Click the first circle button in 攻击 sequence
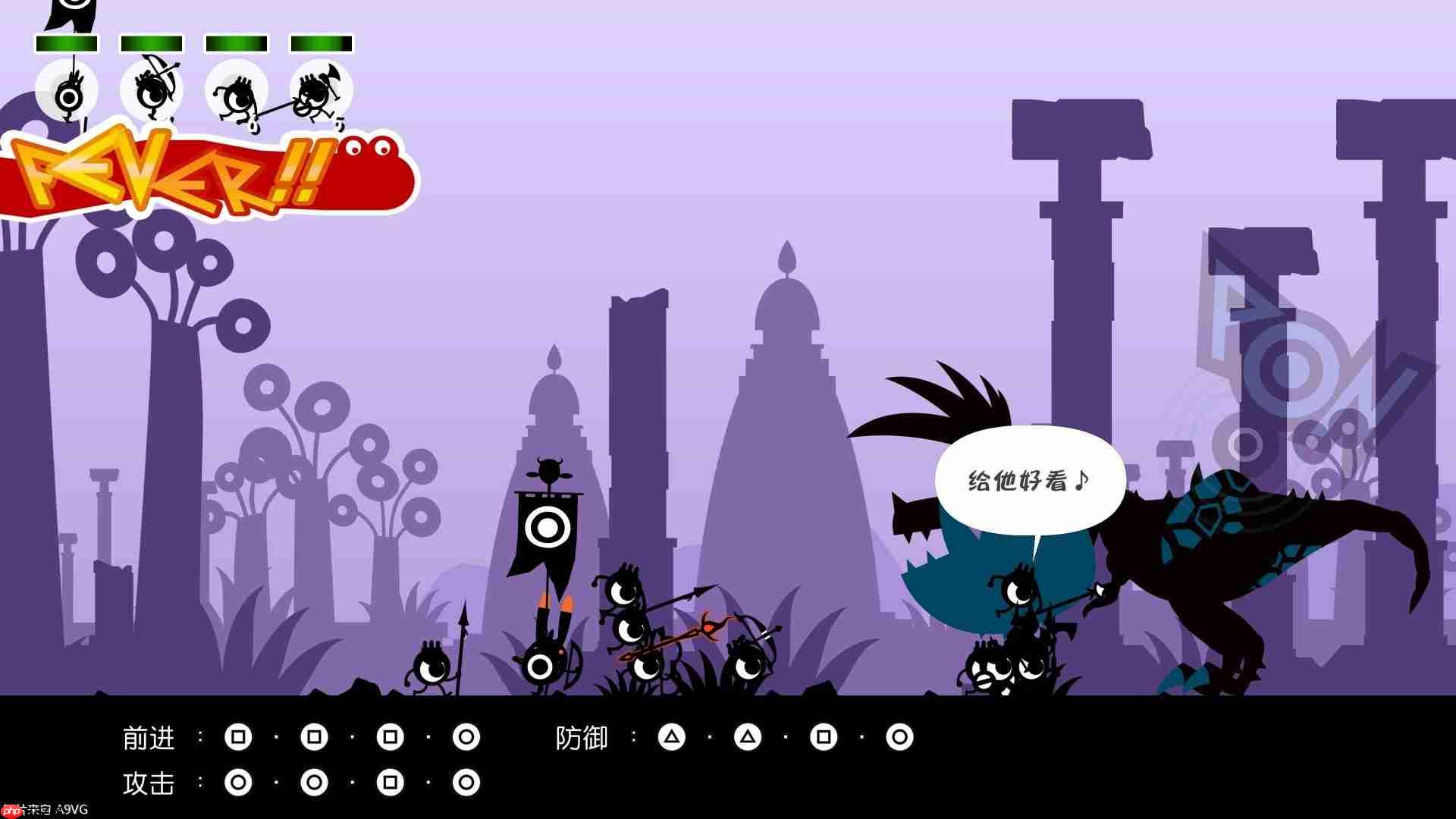Image resolution: width=1456 pixels, height=819 pixels. pos(240,782)
